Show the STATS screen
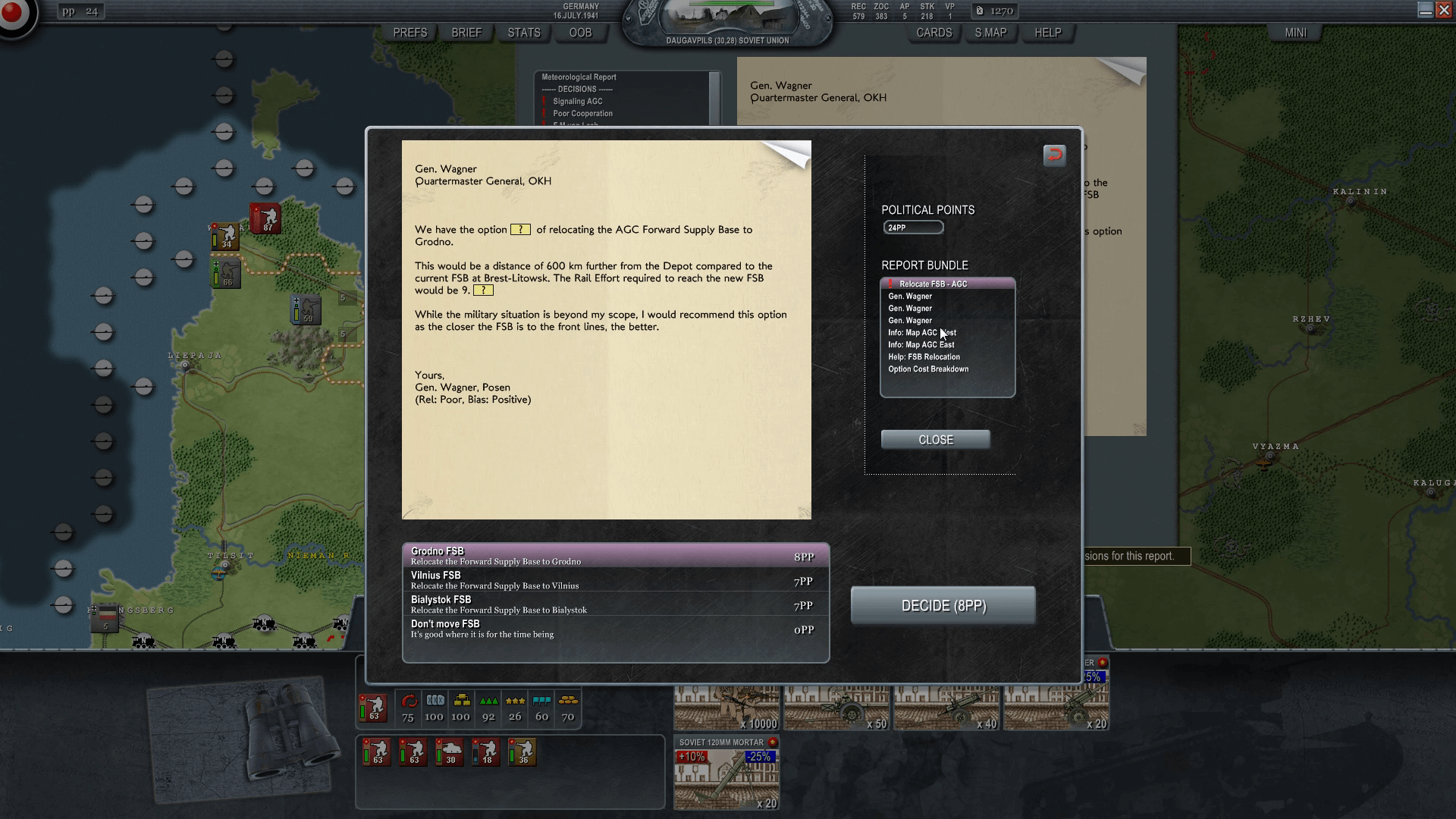This screenshot has height=819, width=1456. [x=524, y=33]
